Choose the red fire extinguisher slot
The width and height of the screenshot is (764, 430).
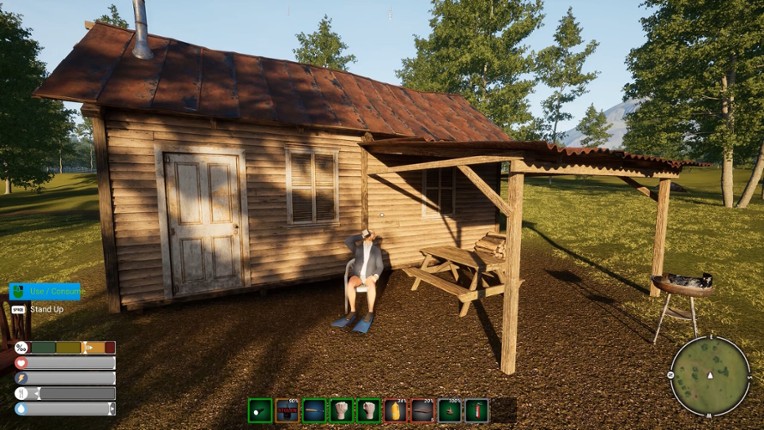476,410
